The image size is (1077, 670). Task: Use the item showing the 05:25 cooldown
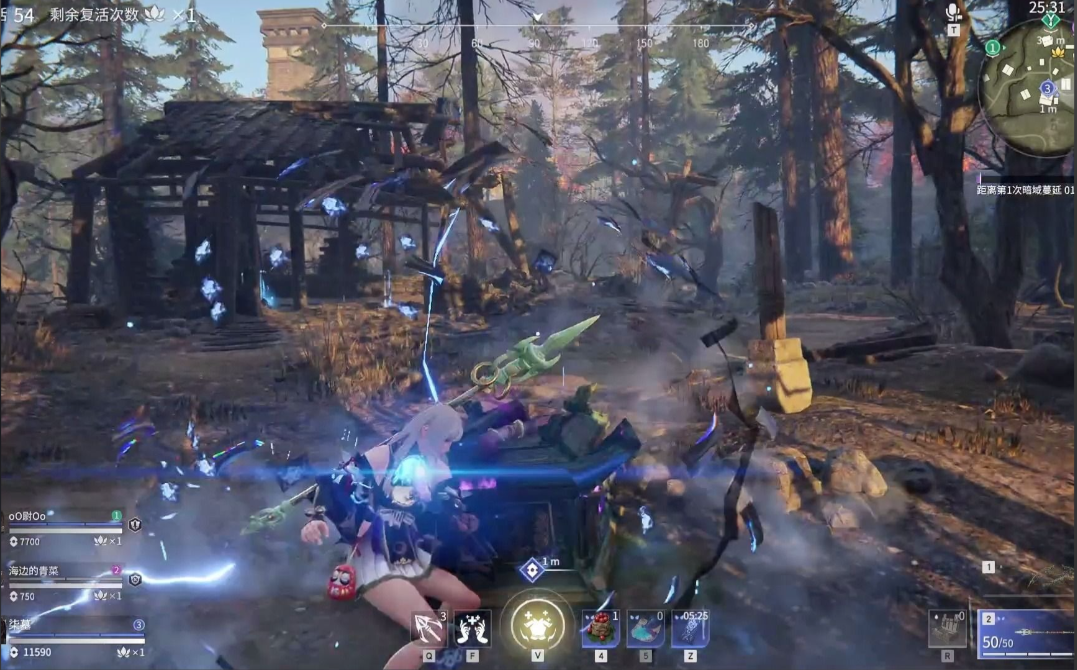[690, 629]
